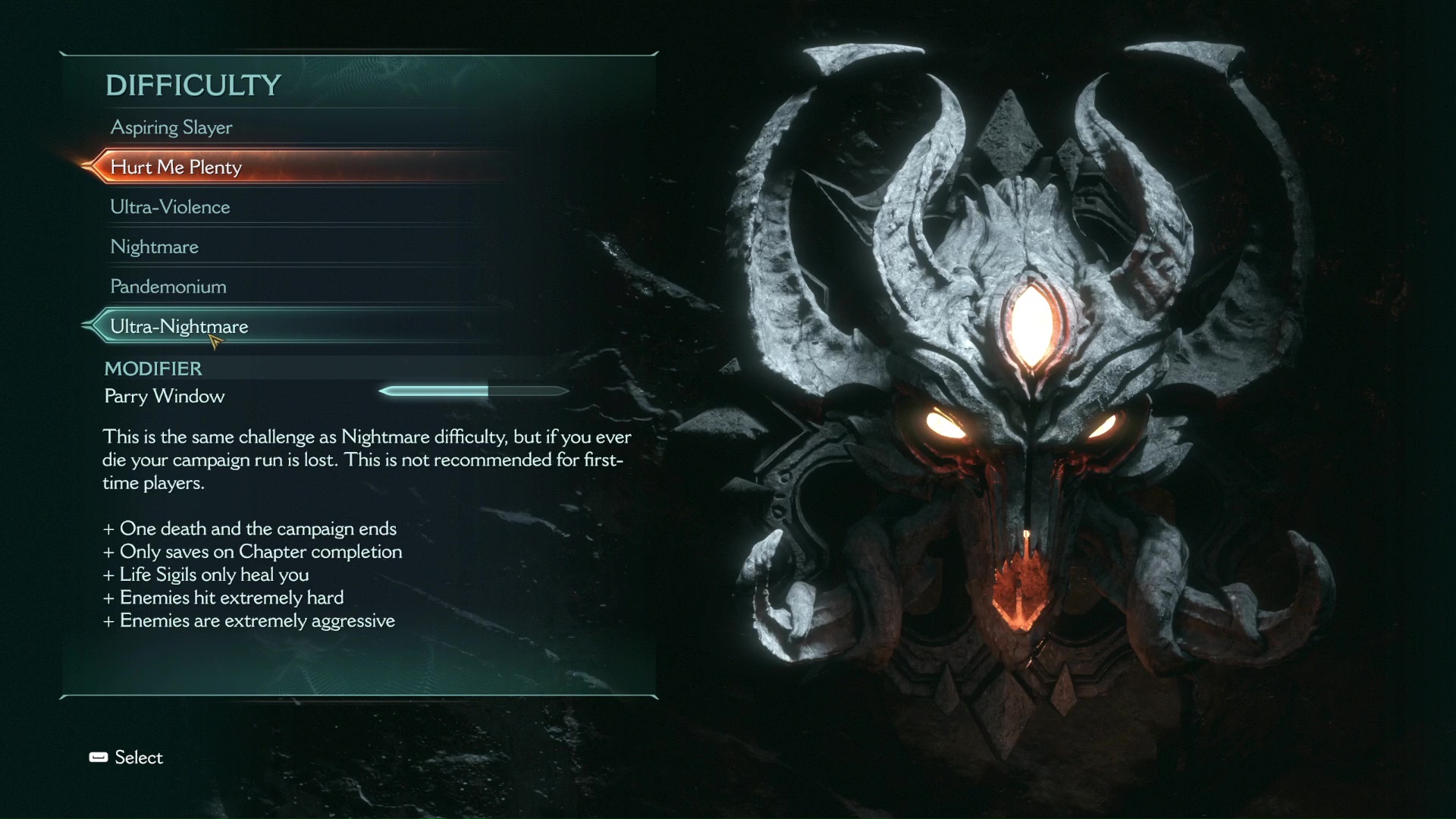
Task: Choose the Pandemonium difficulty
Action: [x=168, y=287]
